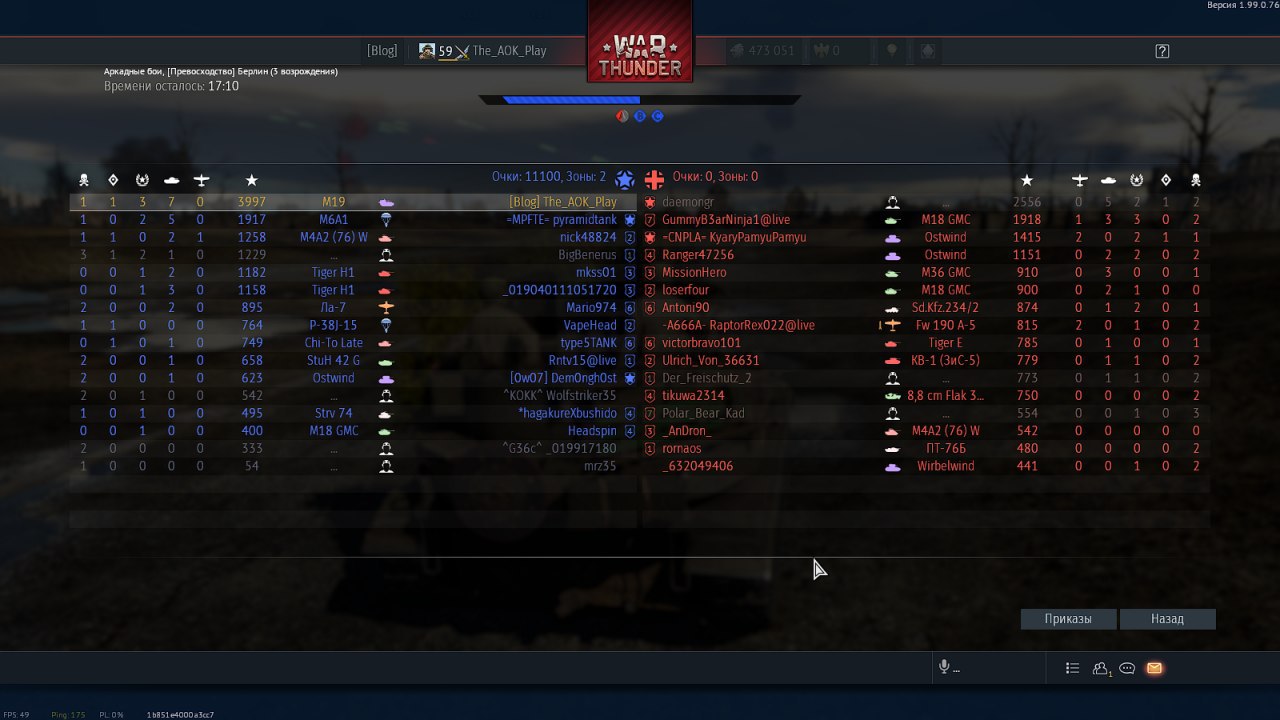Click the microphone voice chat icon
Screen dimensions: 1280x720
coord(944,668)
